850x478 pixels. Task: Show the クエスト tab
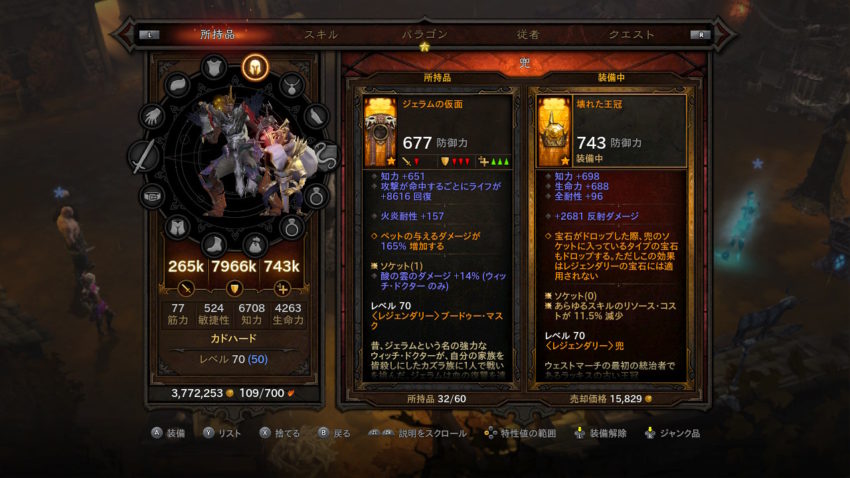(x=632, y=34)
